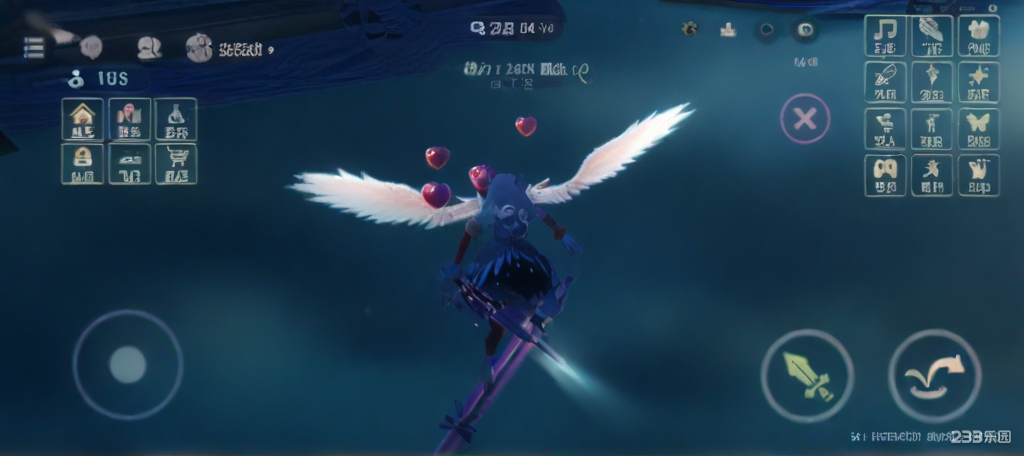This screenshot has height=456, width=1024.
Task: Attack with the sword button
Action: point(806,375)
